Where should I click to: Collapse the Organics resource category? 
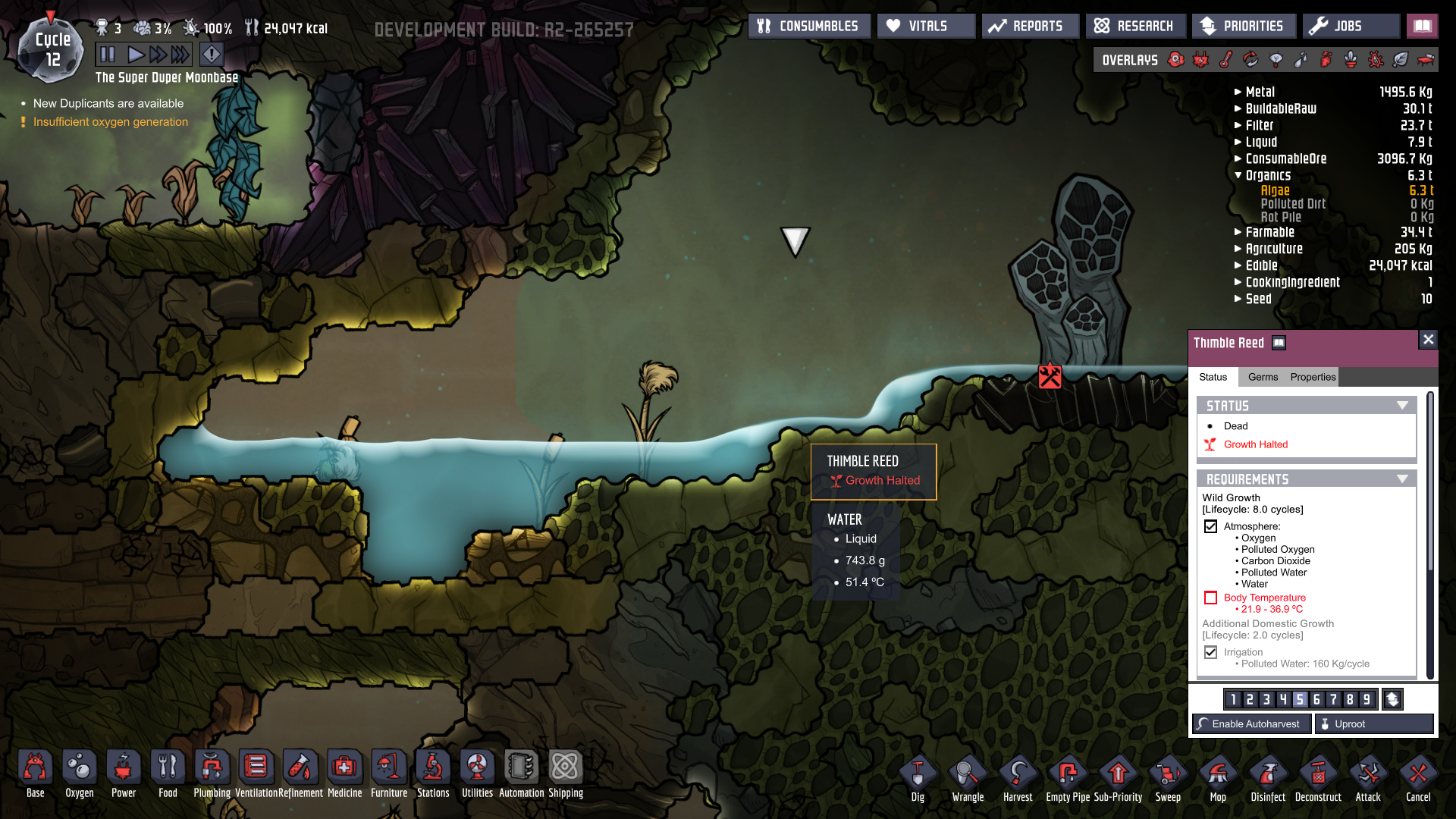tap(1267, 175)
